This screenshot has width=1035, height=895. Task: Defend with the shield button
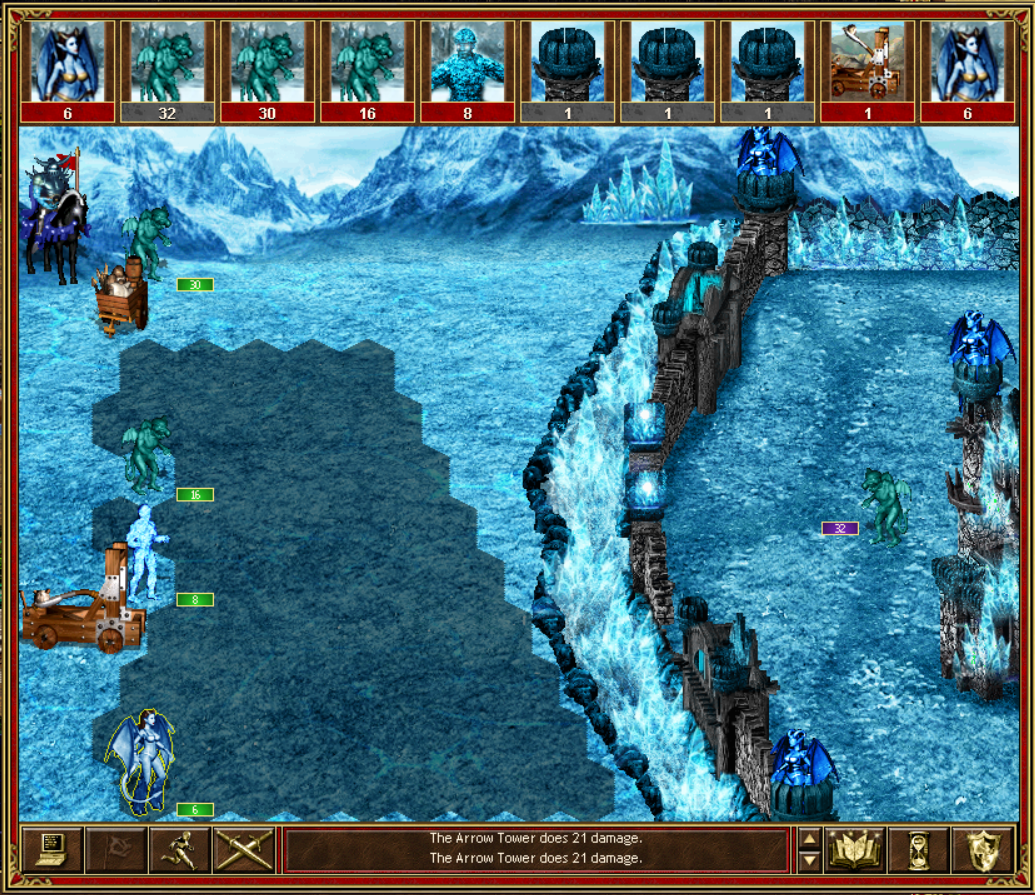(983, 850)
